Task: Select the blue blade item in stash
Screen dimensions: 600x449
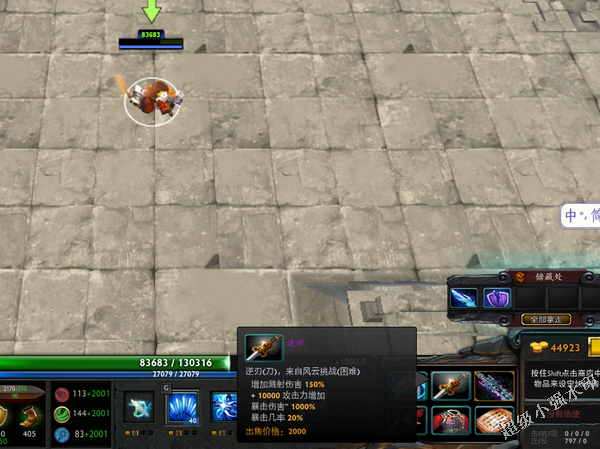Action: point(464,297)
